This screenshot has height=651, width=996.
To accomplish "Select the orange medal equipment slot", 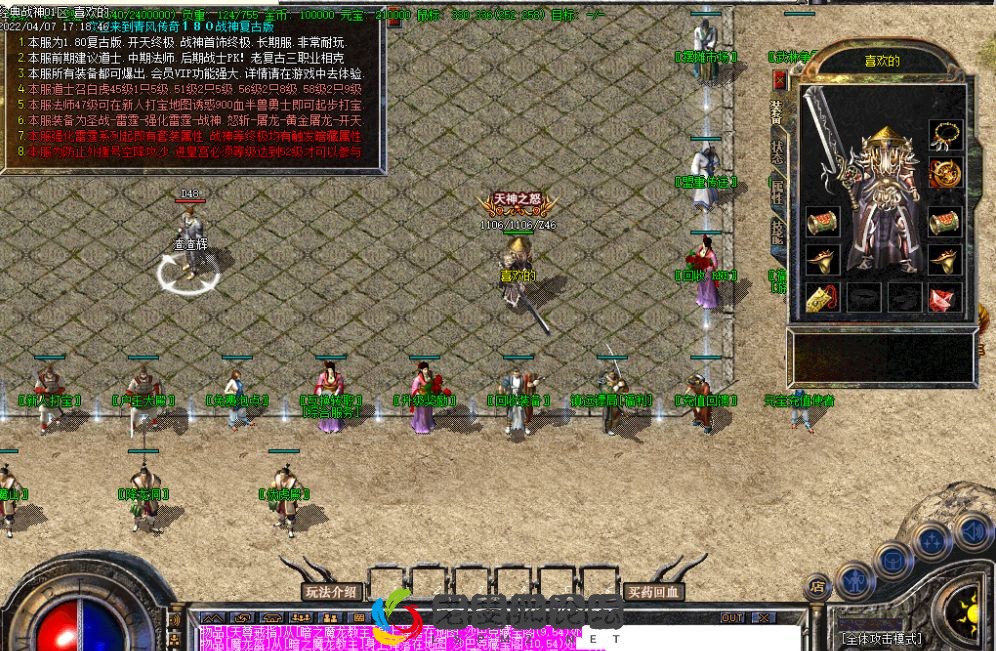I will tap(943, 172).
